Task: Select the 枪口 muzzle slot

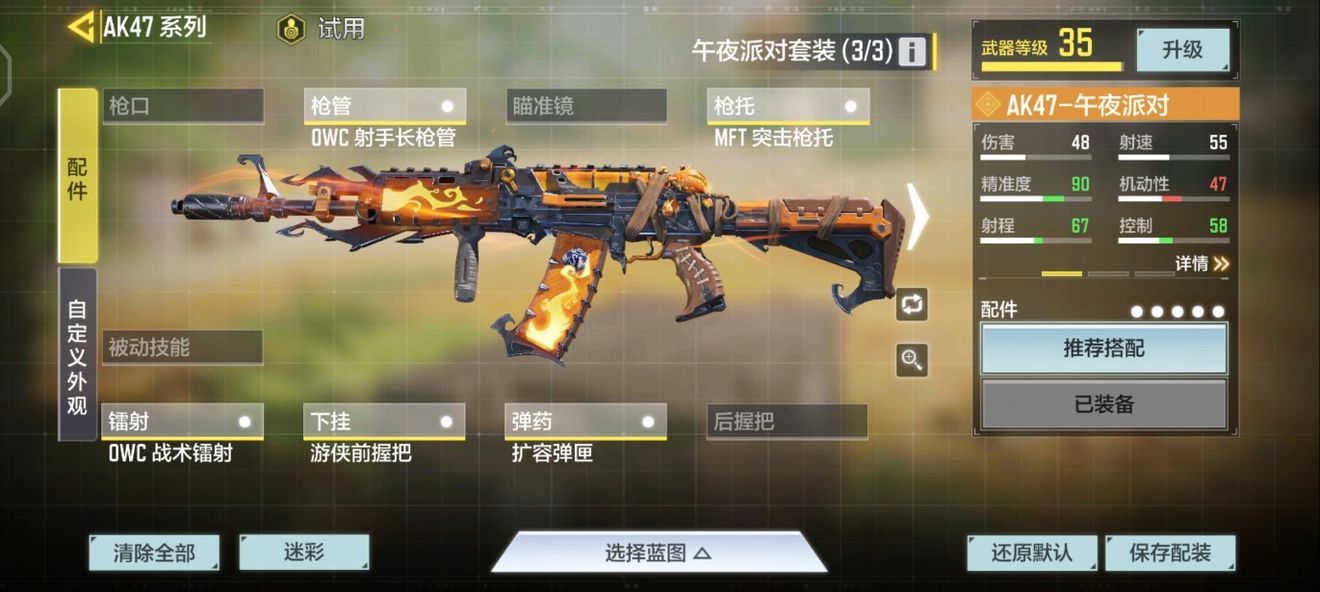Action: (183, 106)
